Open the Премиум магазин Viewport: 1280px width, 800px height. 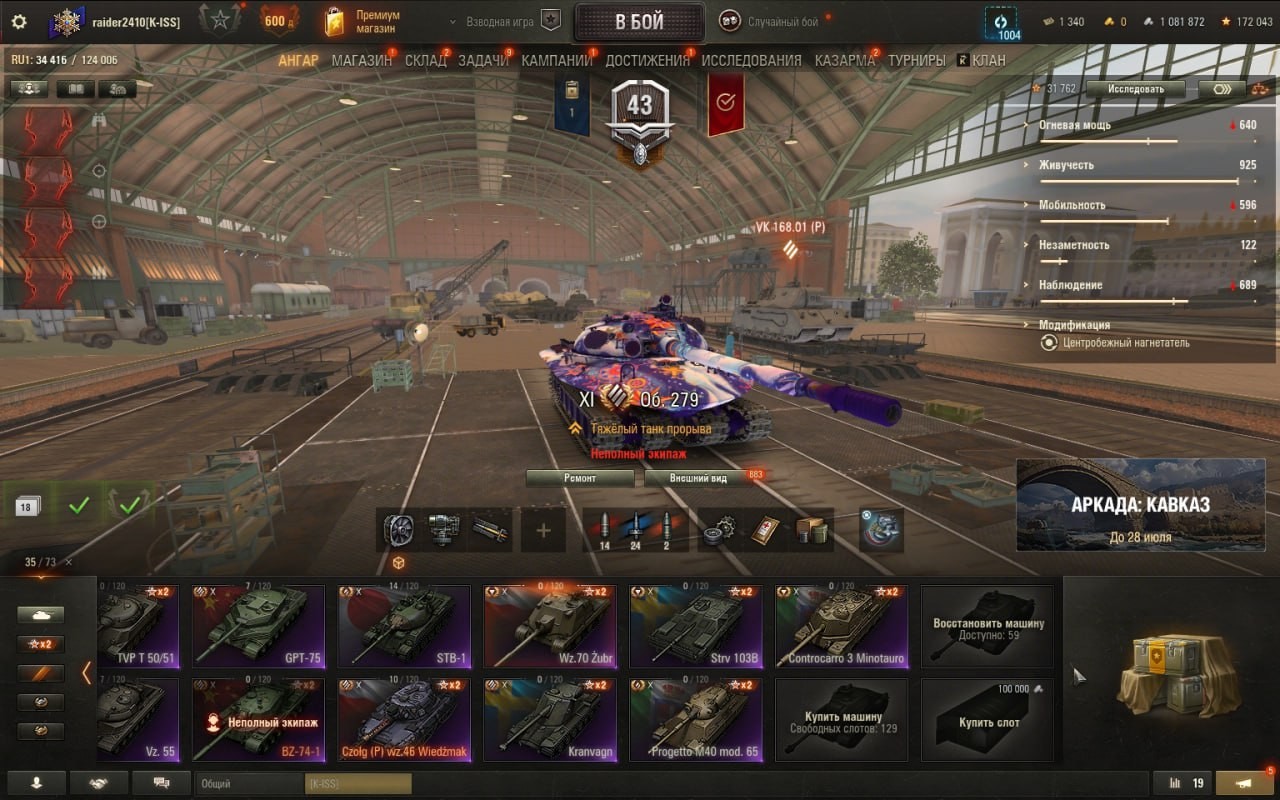(x=362, y=21)
